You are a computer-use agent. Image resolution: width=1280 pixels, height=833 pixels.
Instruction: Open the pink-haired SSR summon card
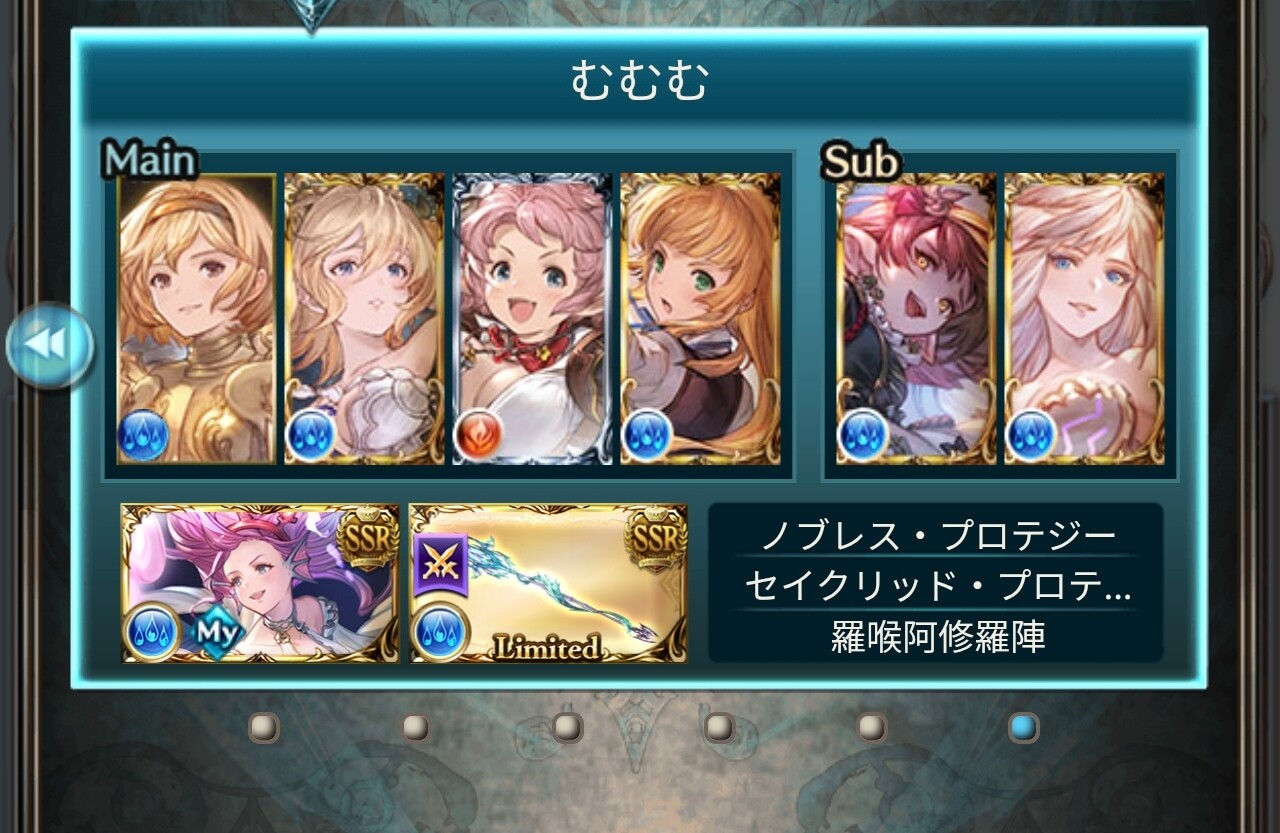click(x=260, y=583)
